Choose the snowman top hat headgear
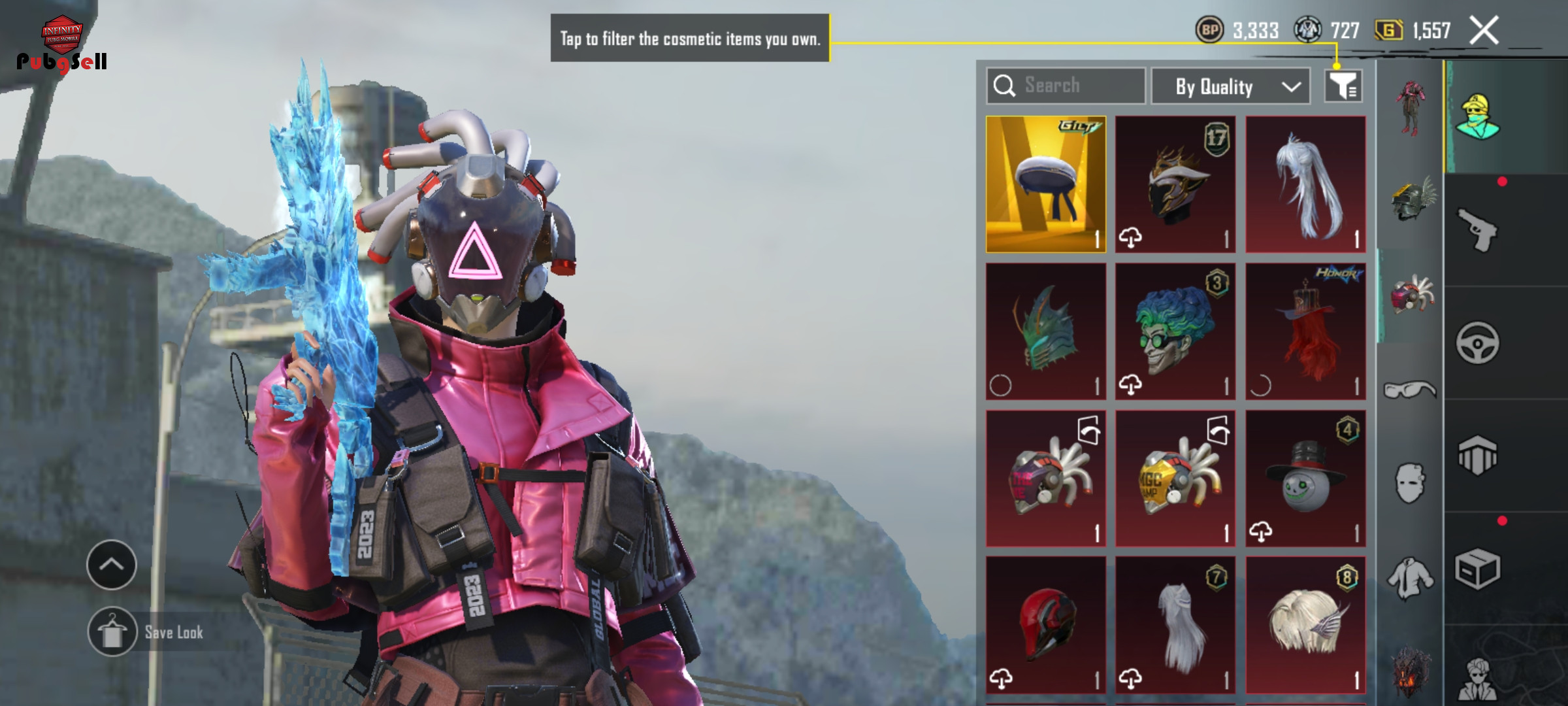This screenshot has width=1568, height=706. point(1305,479)
